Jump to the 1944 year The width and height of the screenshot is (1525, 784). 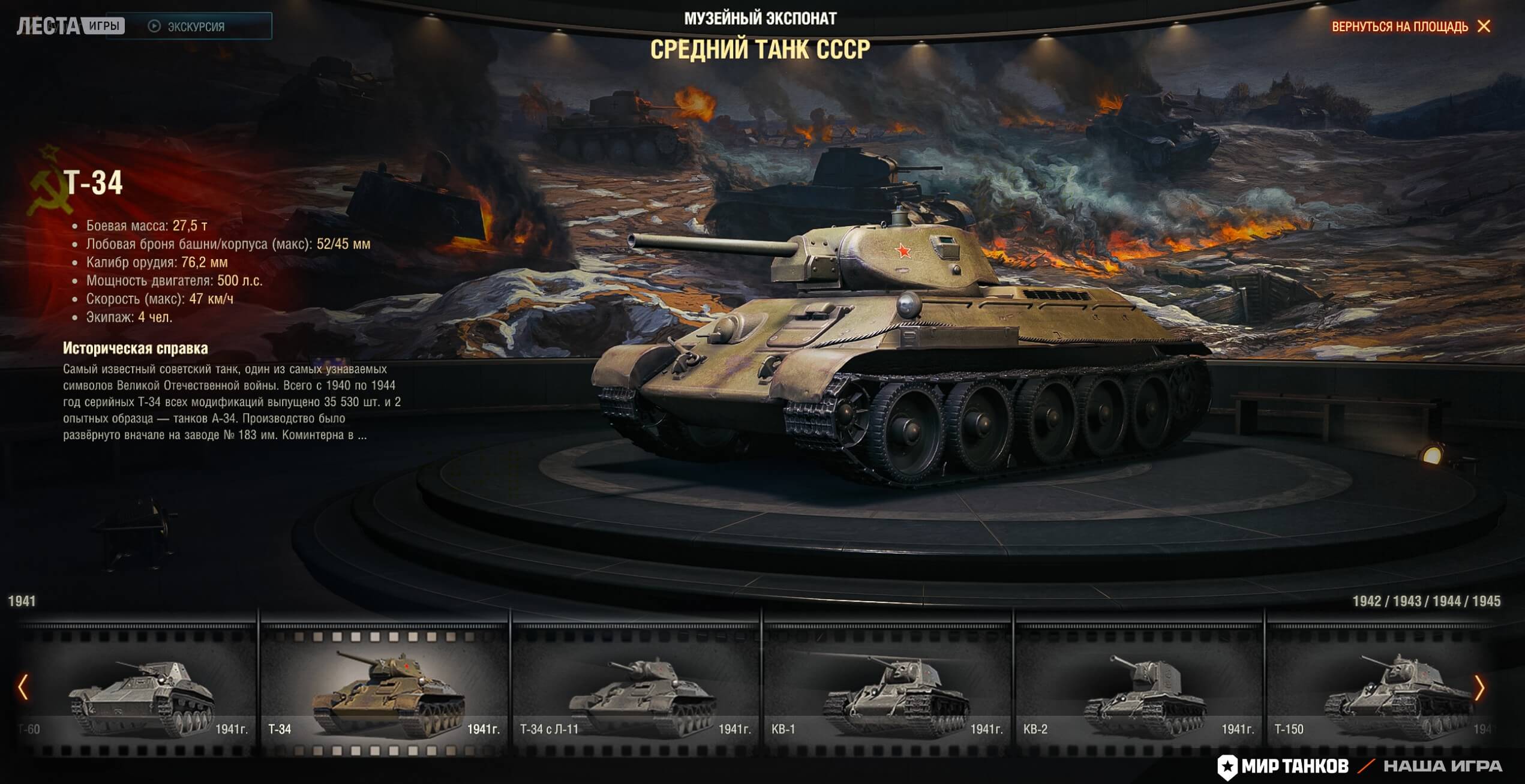tap(1446, 601)
